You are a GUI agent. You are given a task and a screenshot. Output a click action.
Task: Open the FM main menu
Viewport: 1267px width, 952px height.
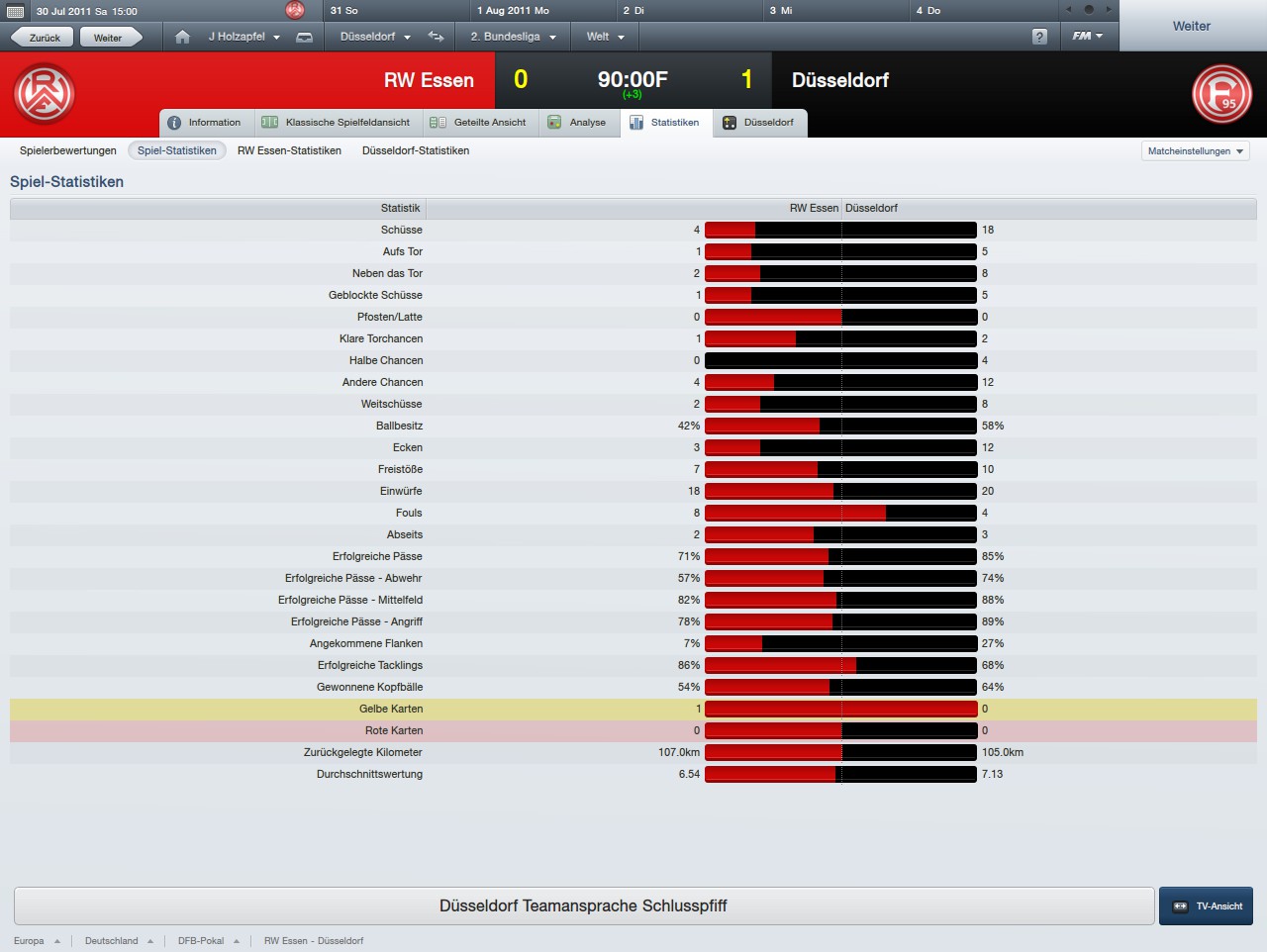[x=1087, y=37]
